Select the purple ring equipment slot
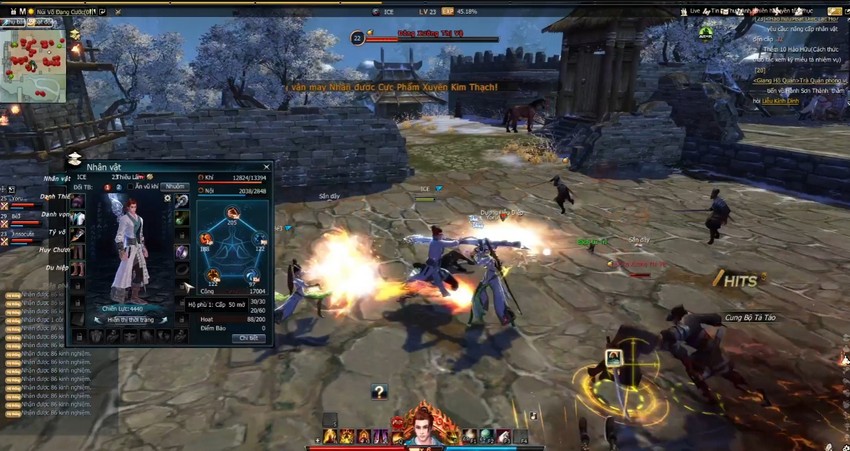850x451 pixels. [x=182, y=251]
